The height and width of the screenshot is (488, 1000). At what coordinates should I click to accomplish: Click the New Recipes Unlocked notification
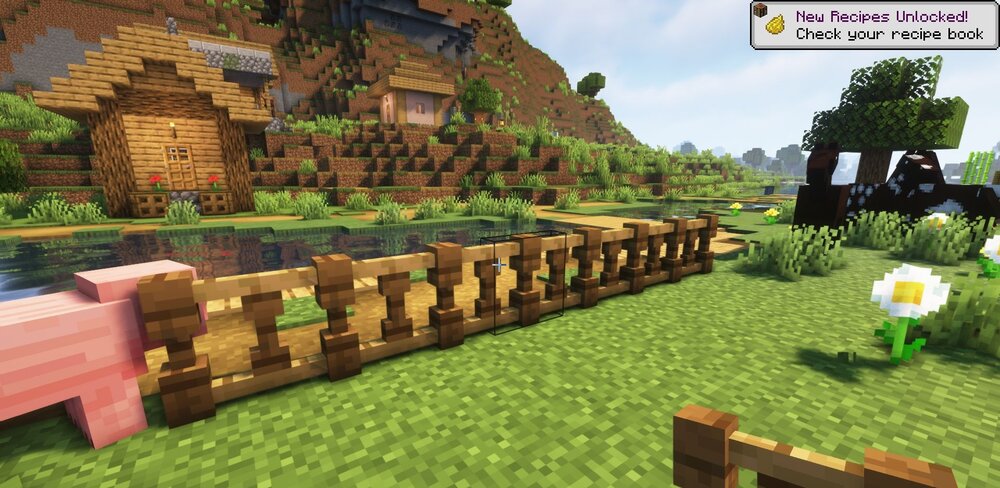874,25
